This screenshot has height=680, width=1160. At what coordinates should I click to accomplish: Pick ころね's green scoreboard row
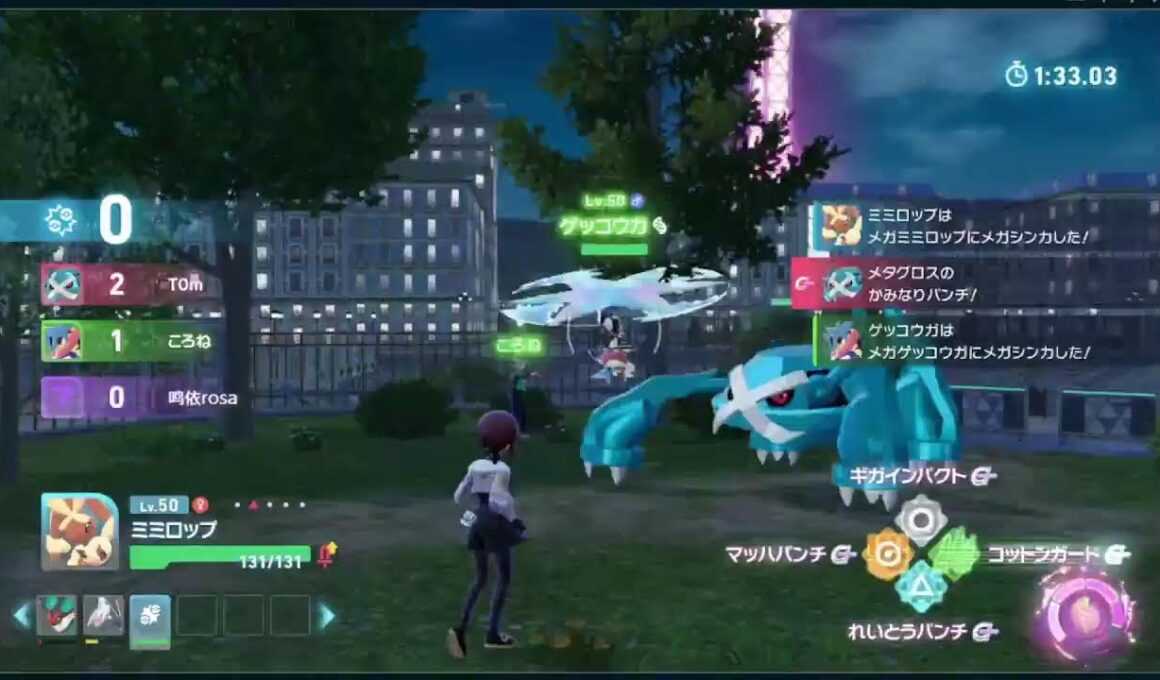[130, 340]
